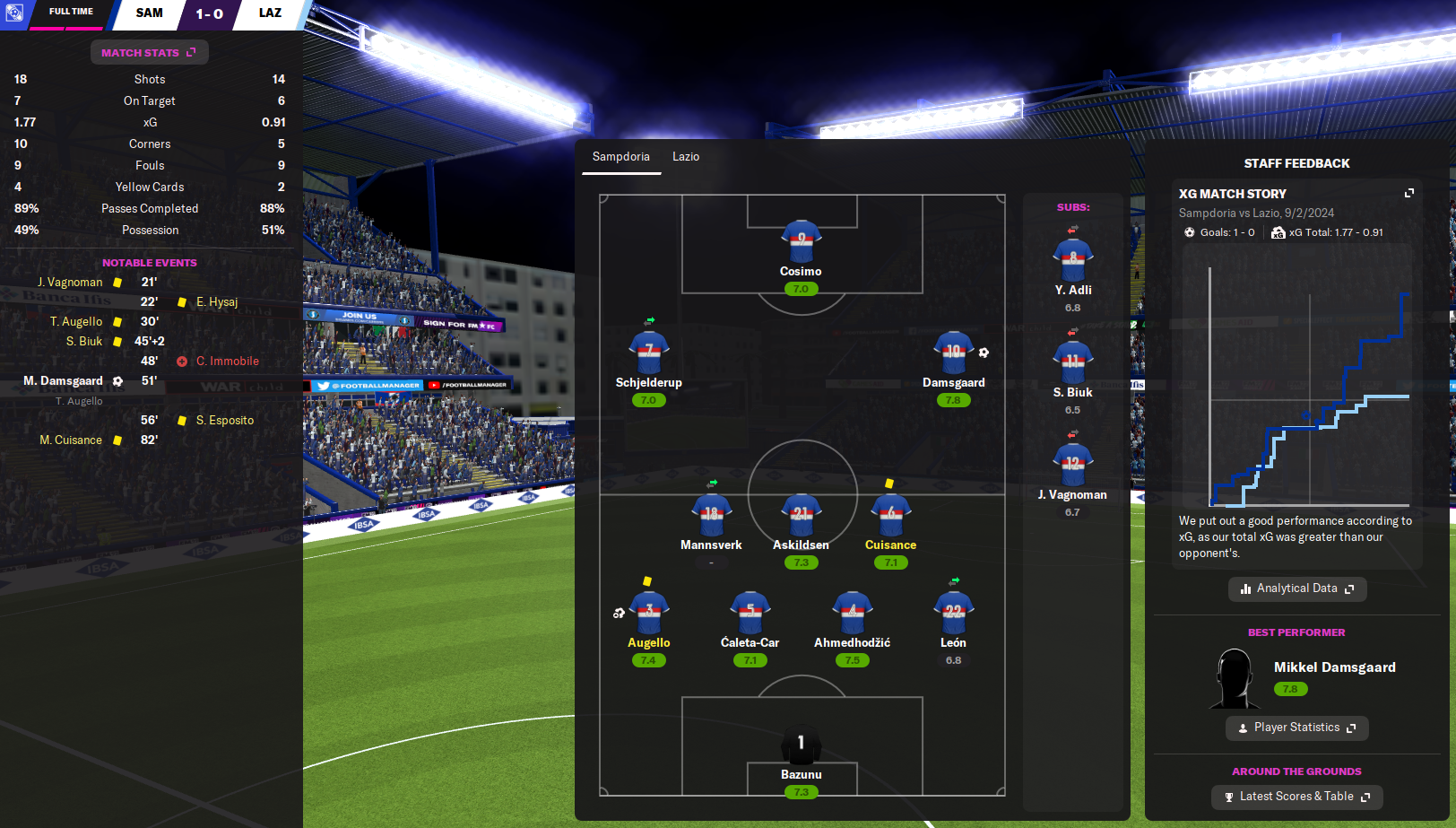
Task: Click Cuisance's shirt in midfield
Action: tap(890, 515)
